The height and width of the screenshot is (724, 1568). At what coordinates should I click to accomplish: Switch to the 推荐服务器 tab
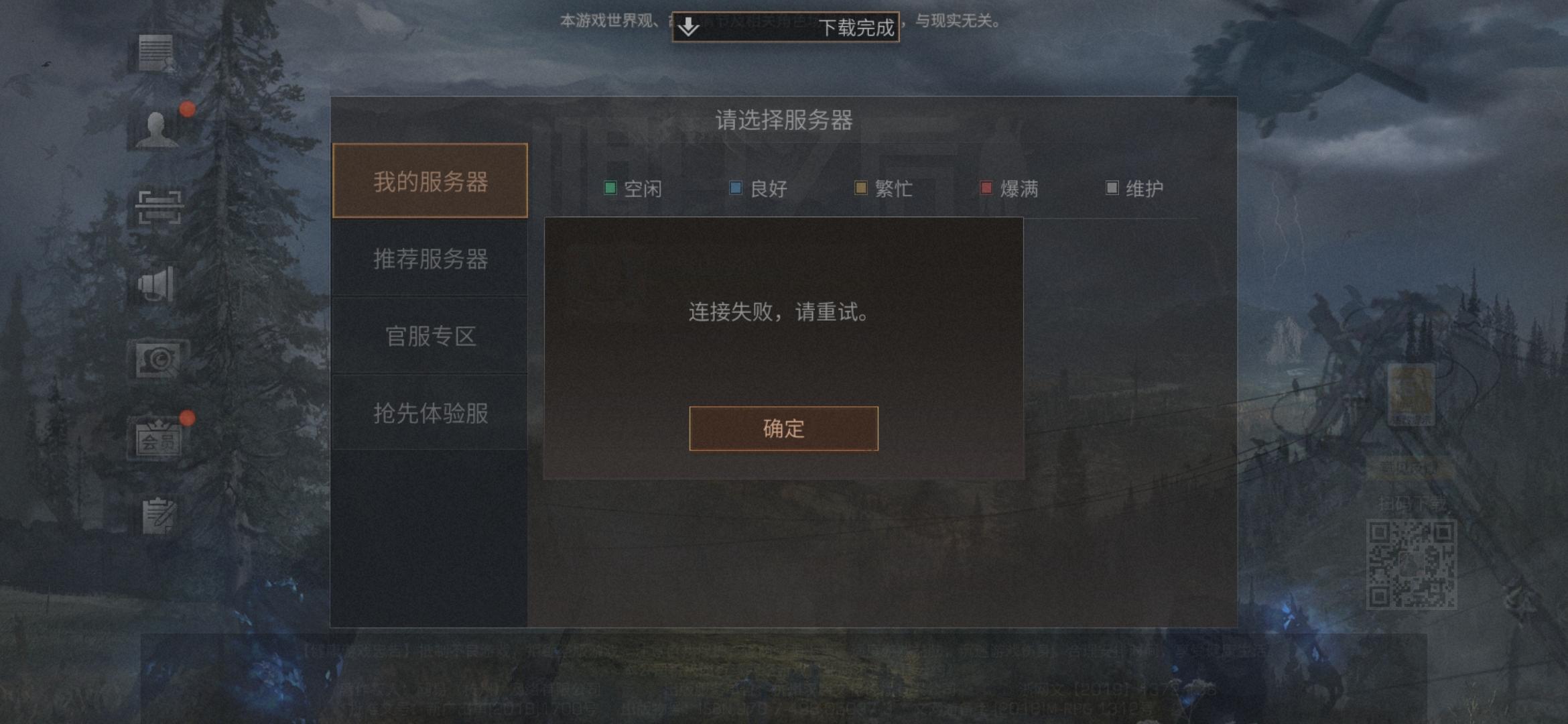431,260
